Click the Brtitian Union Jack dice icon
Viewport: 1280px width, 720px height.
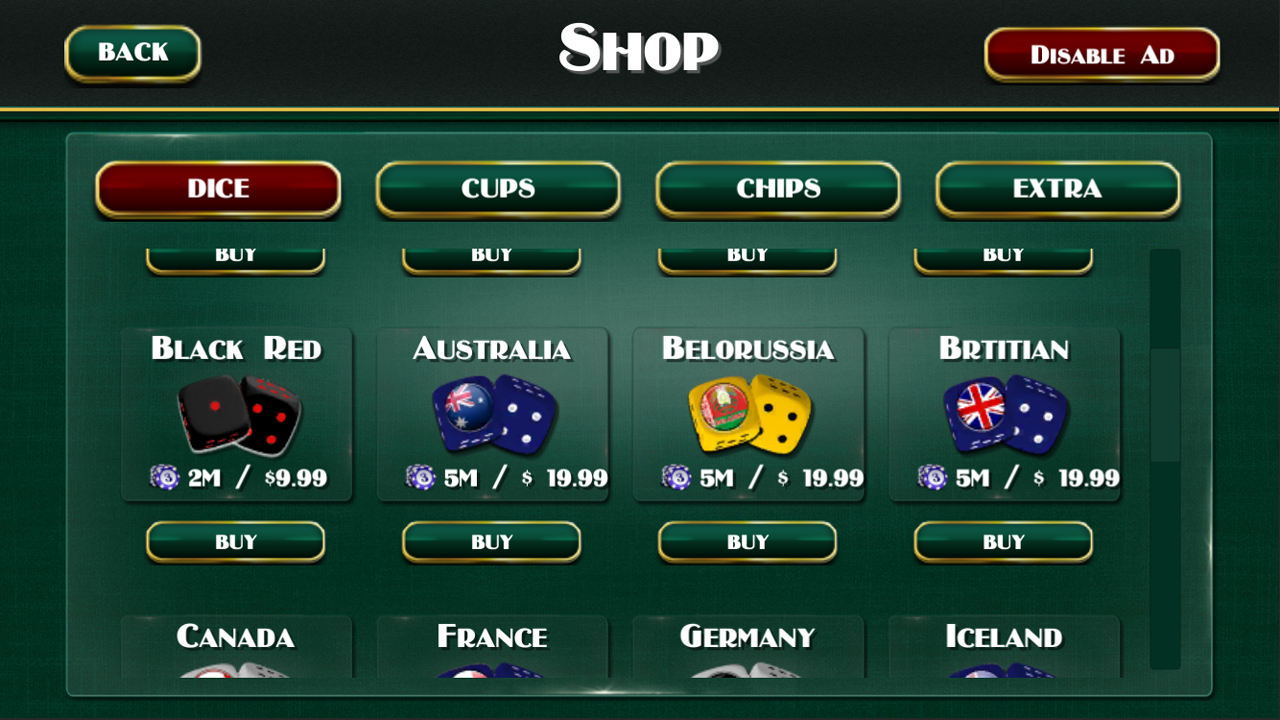click(x=1004, y=413)
